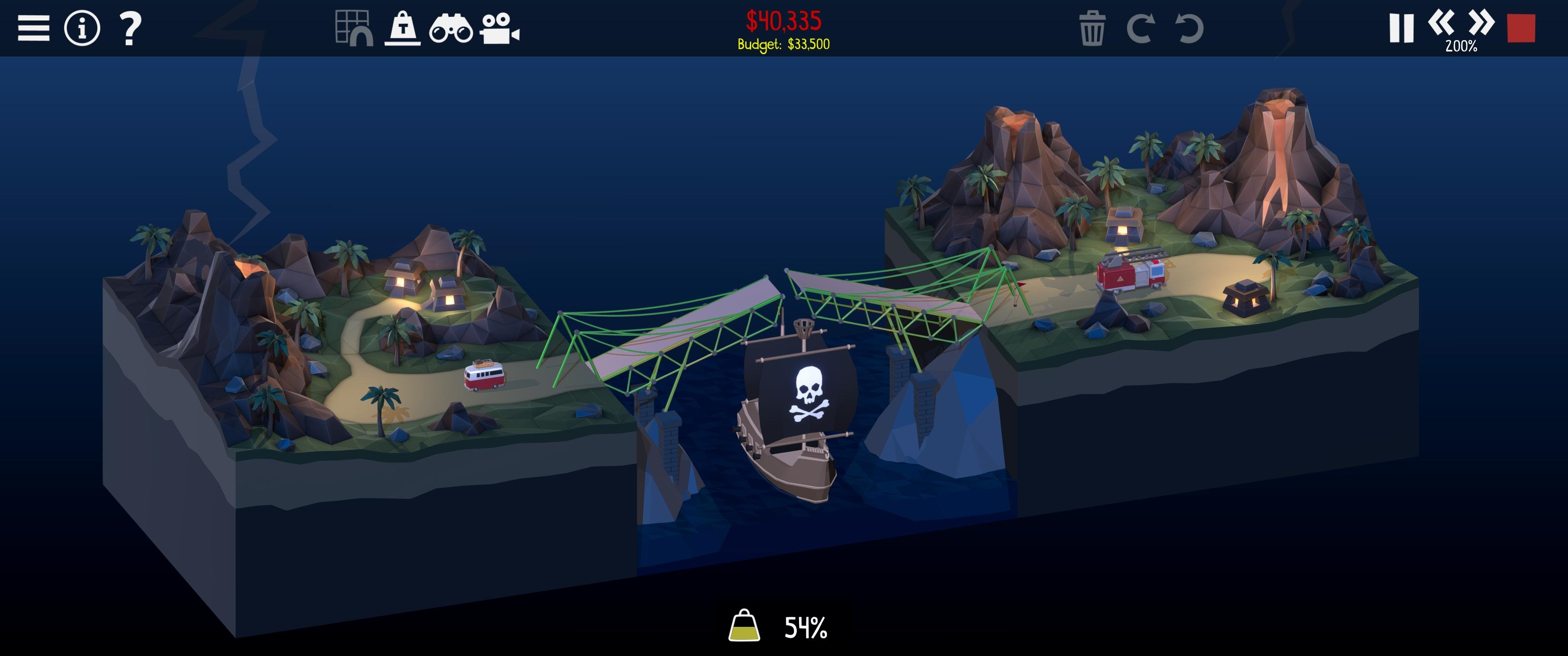This screenshot has height=656, width=1568.
Task: Open the hamburger main menu
Action: pyautogui.click(x=33, y=28)
